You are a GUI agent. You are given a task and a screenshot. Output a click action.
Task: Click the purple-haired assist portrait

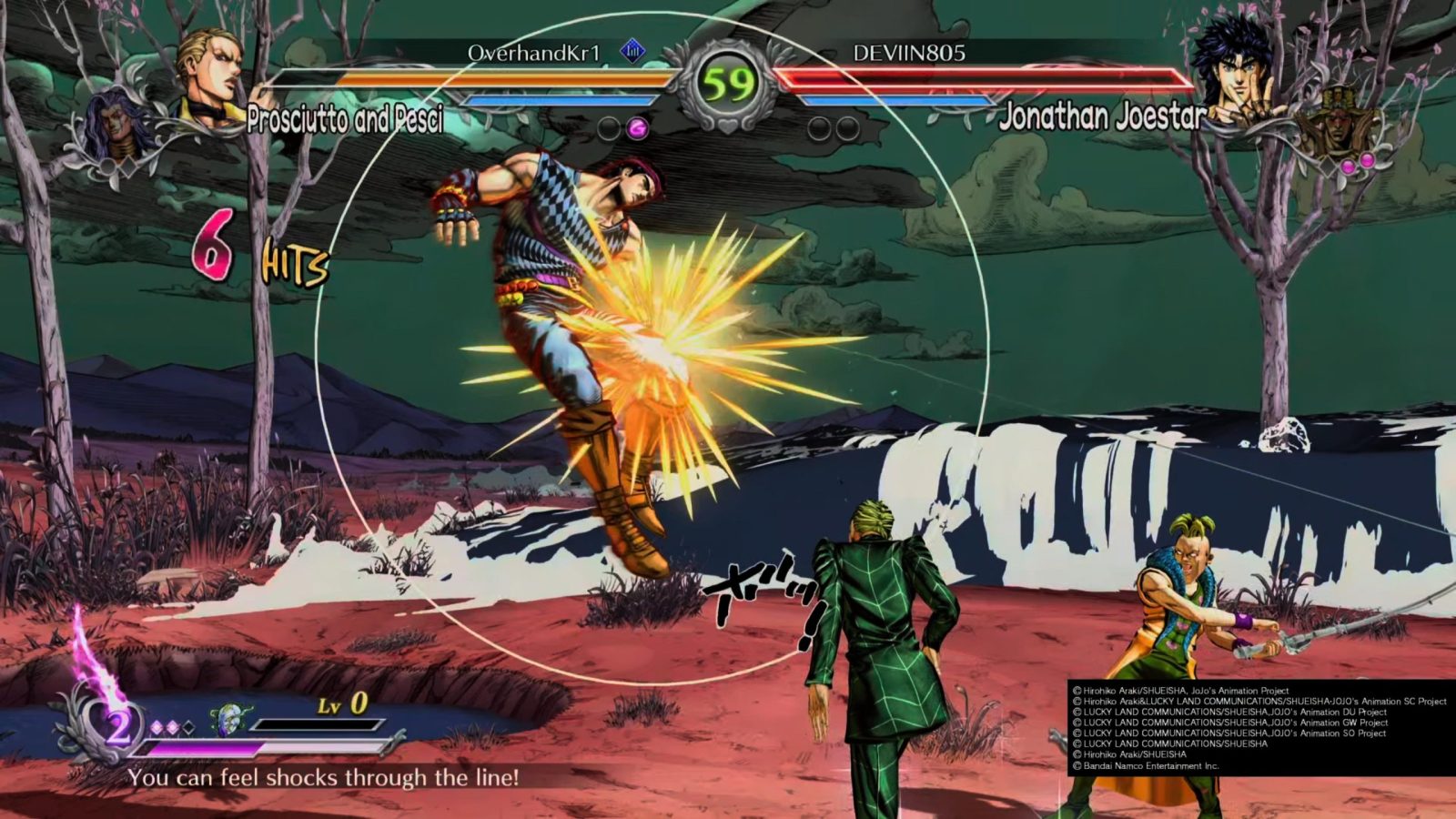118,129
